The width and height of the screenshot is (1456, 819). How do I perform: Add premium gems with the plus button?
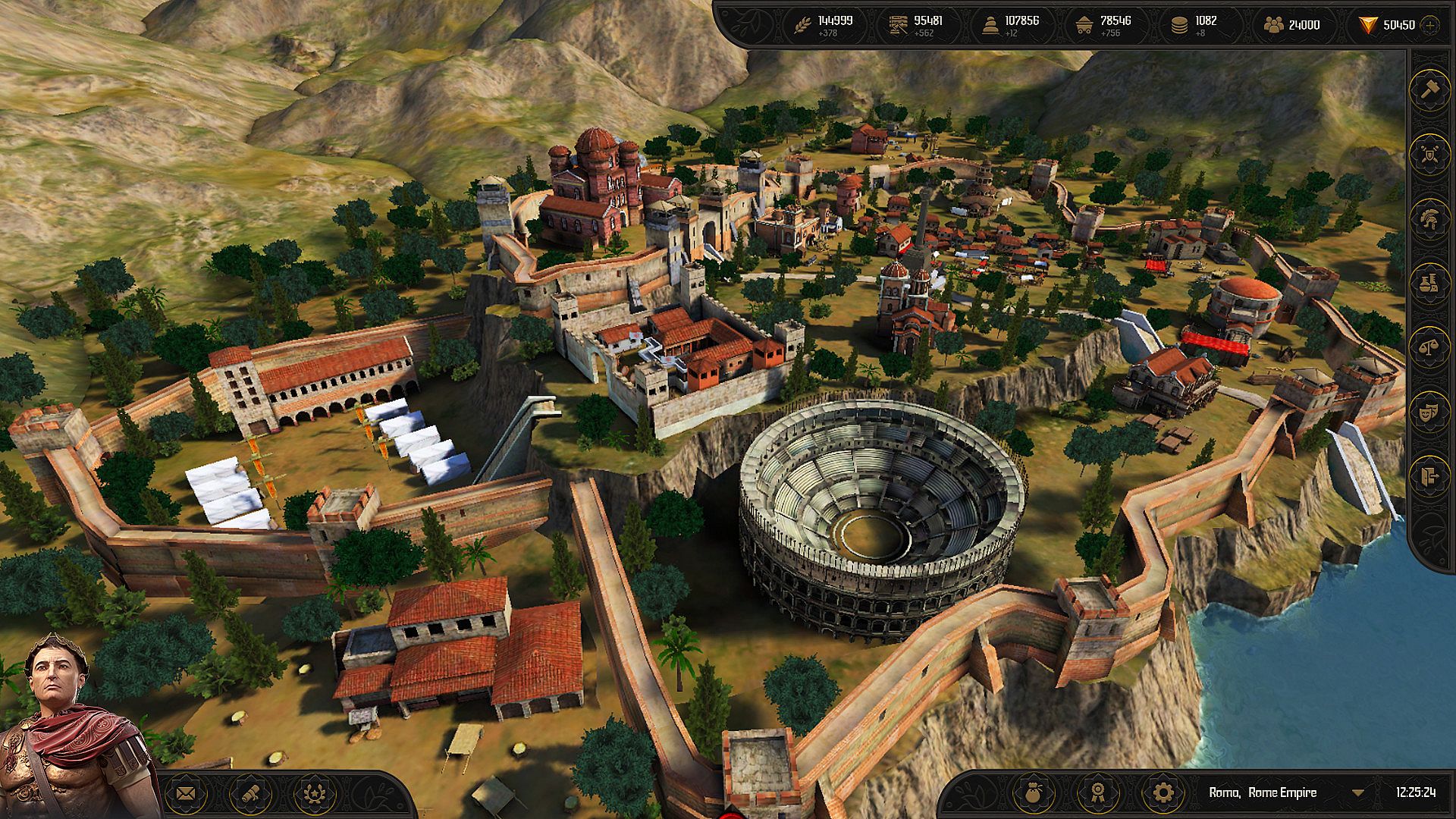1430,25
